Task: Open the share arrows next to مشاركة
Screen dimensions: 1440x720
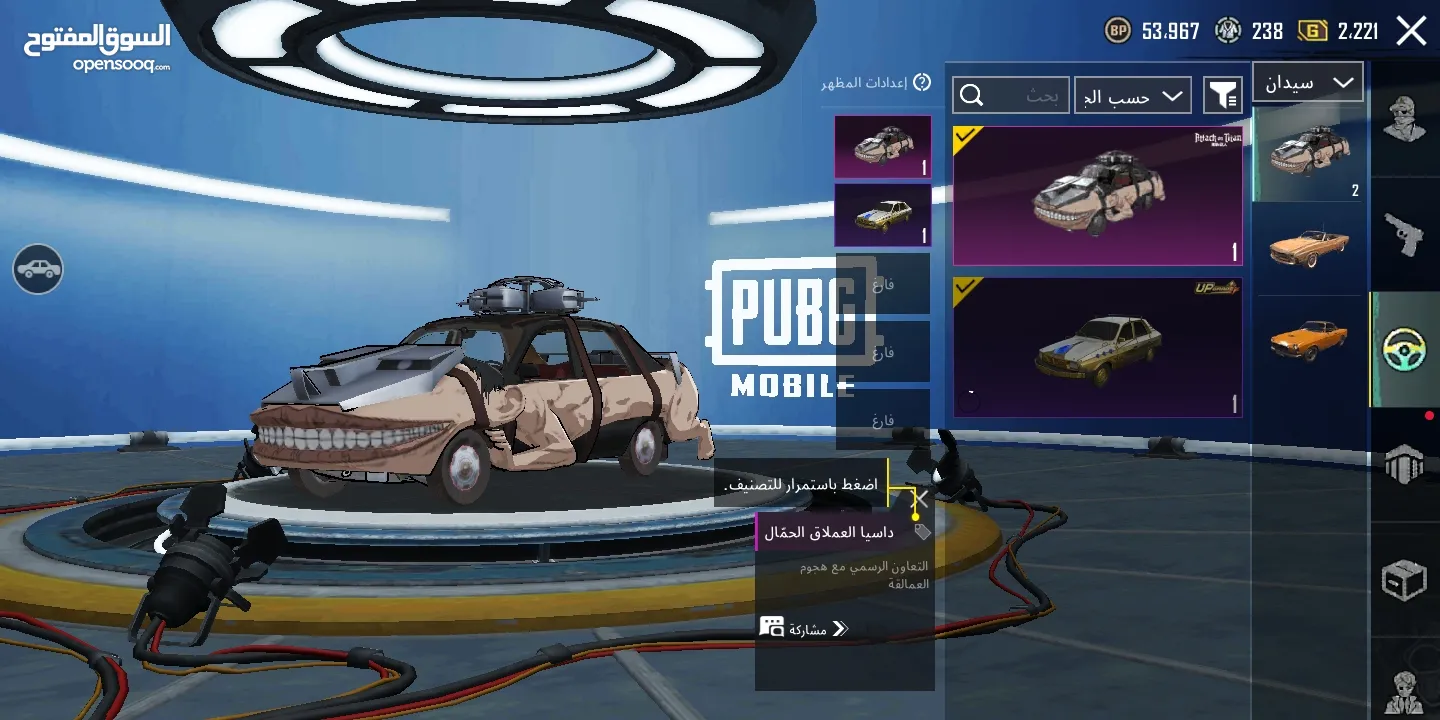Action: (840, 630)
